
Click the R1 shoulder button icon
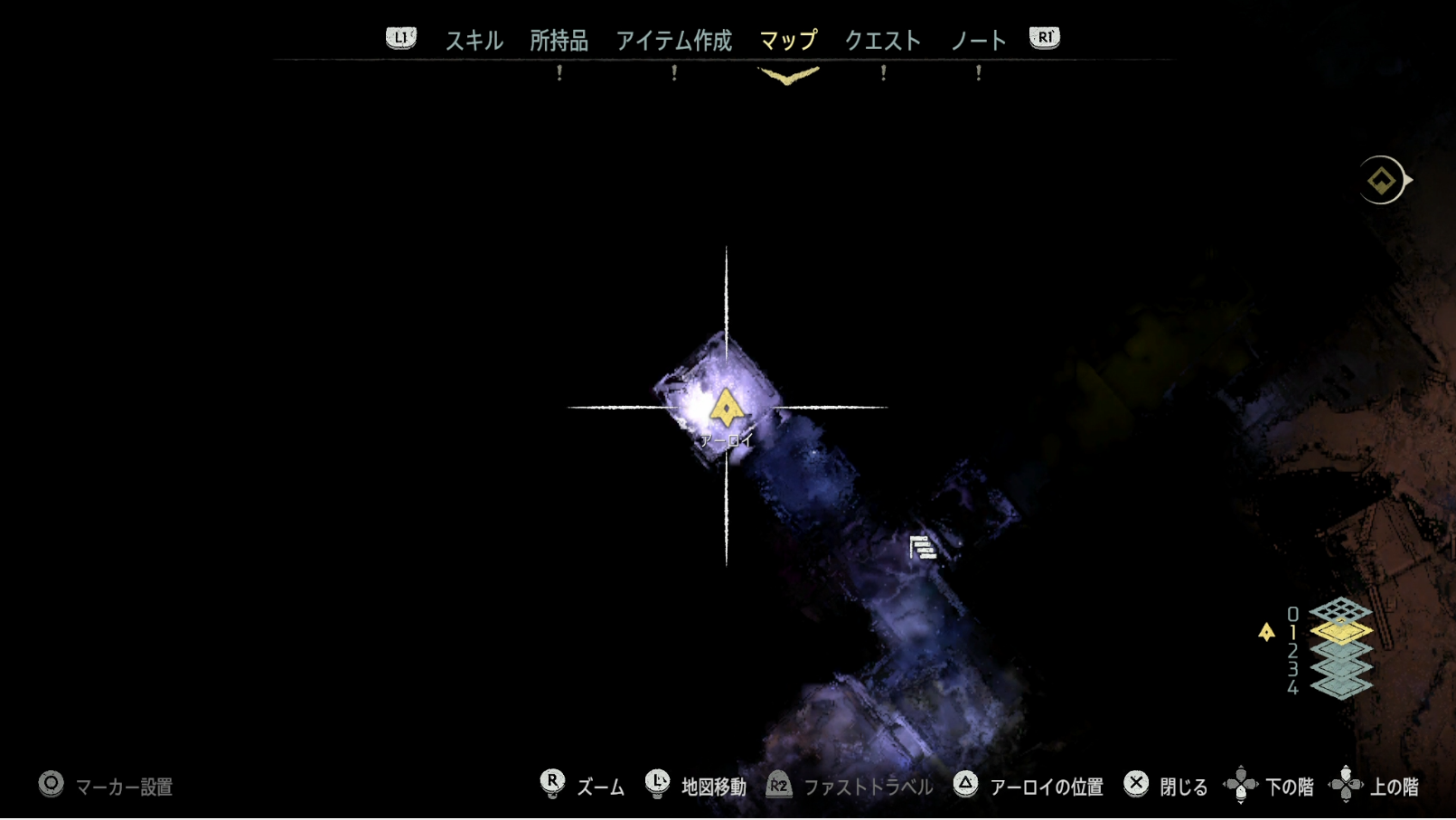pos(1044,37)
